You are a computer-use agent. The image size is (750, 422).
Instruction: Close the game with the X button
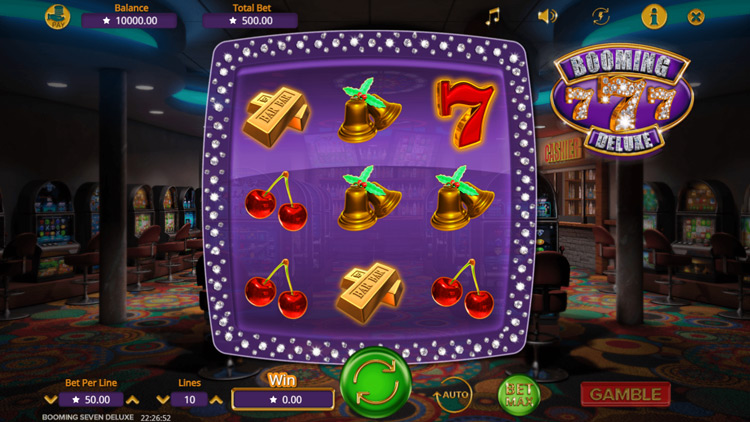(x=697, y=16)
